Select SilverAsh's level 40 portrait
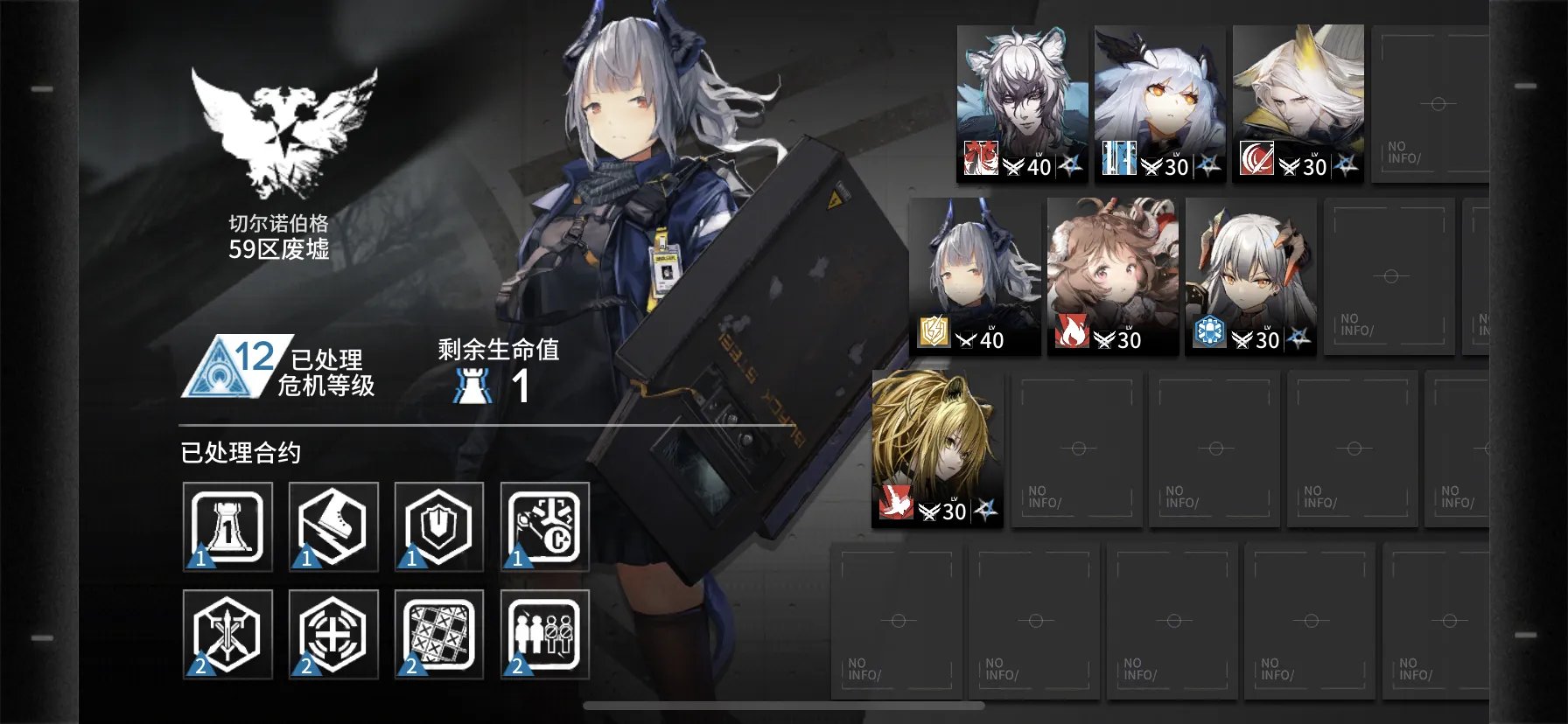Image resolution: width=1568 pixels, height=724 pixels. tap(1019, 96)
